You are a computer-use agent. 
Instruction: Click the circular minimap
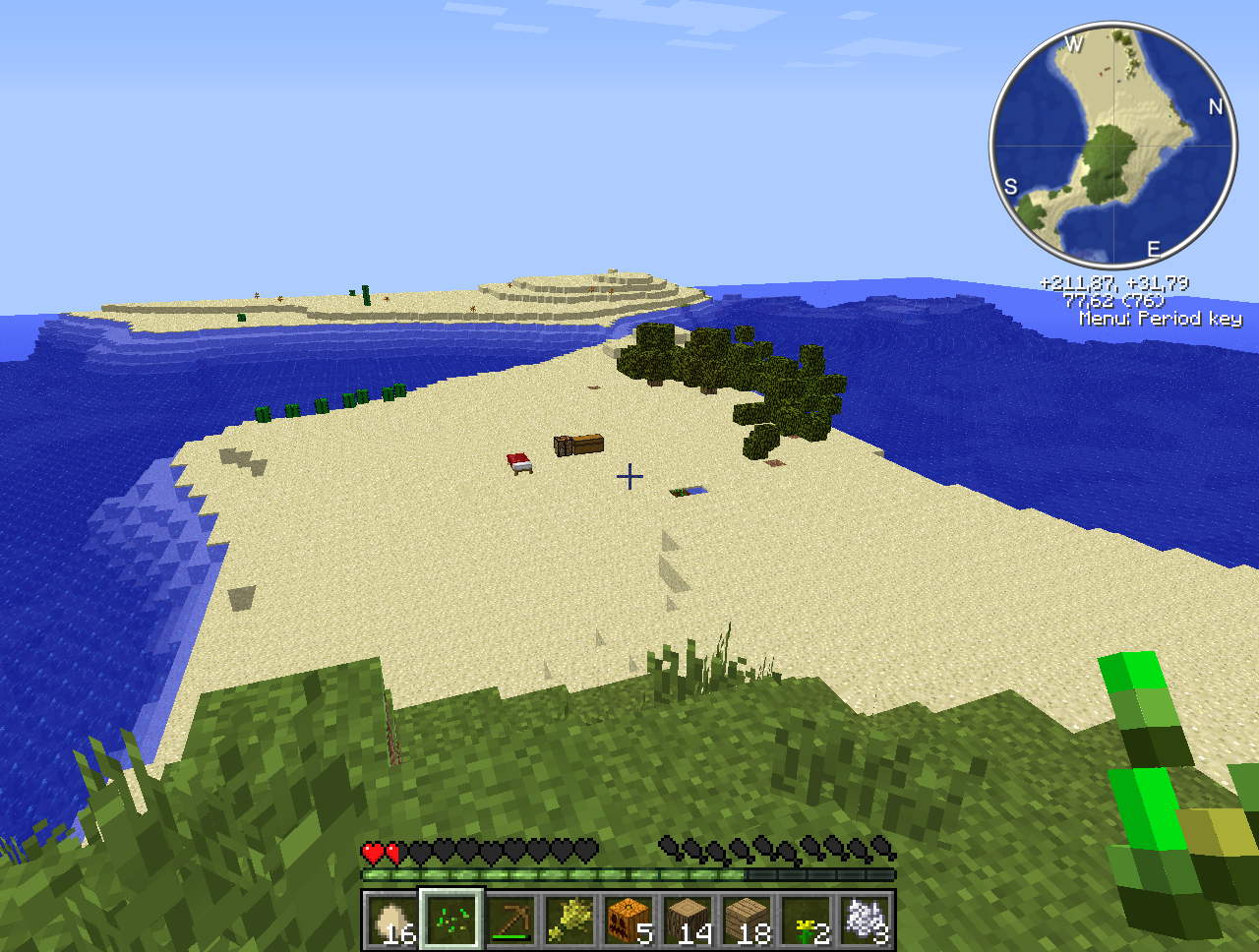[x=1113, y=146]
